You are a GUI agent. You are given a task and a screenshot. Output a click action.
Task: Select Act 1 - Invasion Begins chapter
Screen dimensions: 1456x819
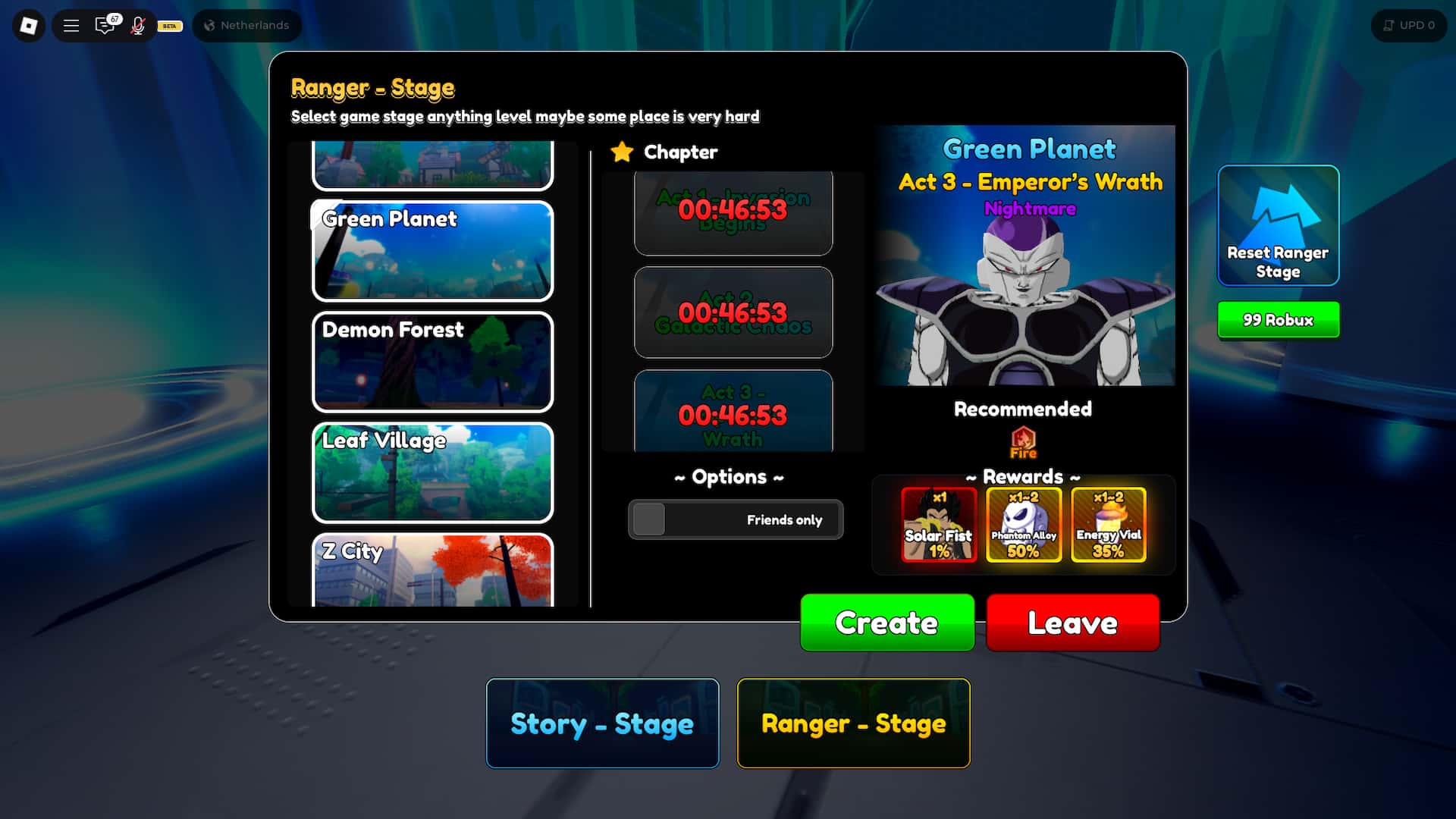pyautogui.click(x=733, y=213)
